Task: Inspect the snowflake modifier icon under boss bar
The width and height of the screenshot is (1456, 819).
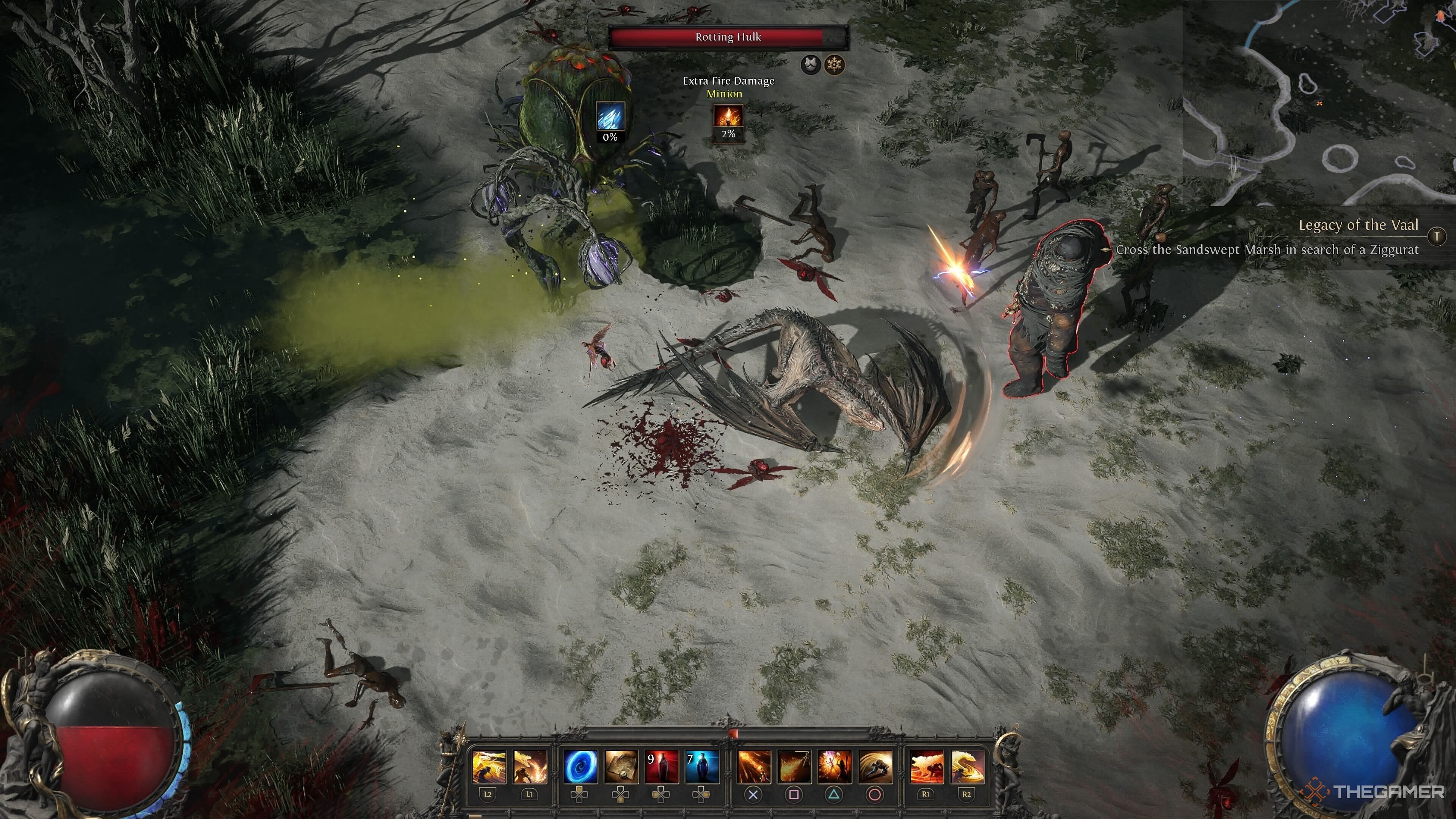Action: (x=834, y=65)
